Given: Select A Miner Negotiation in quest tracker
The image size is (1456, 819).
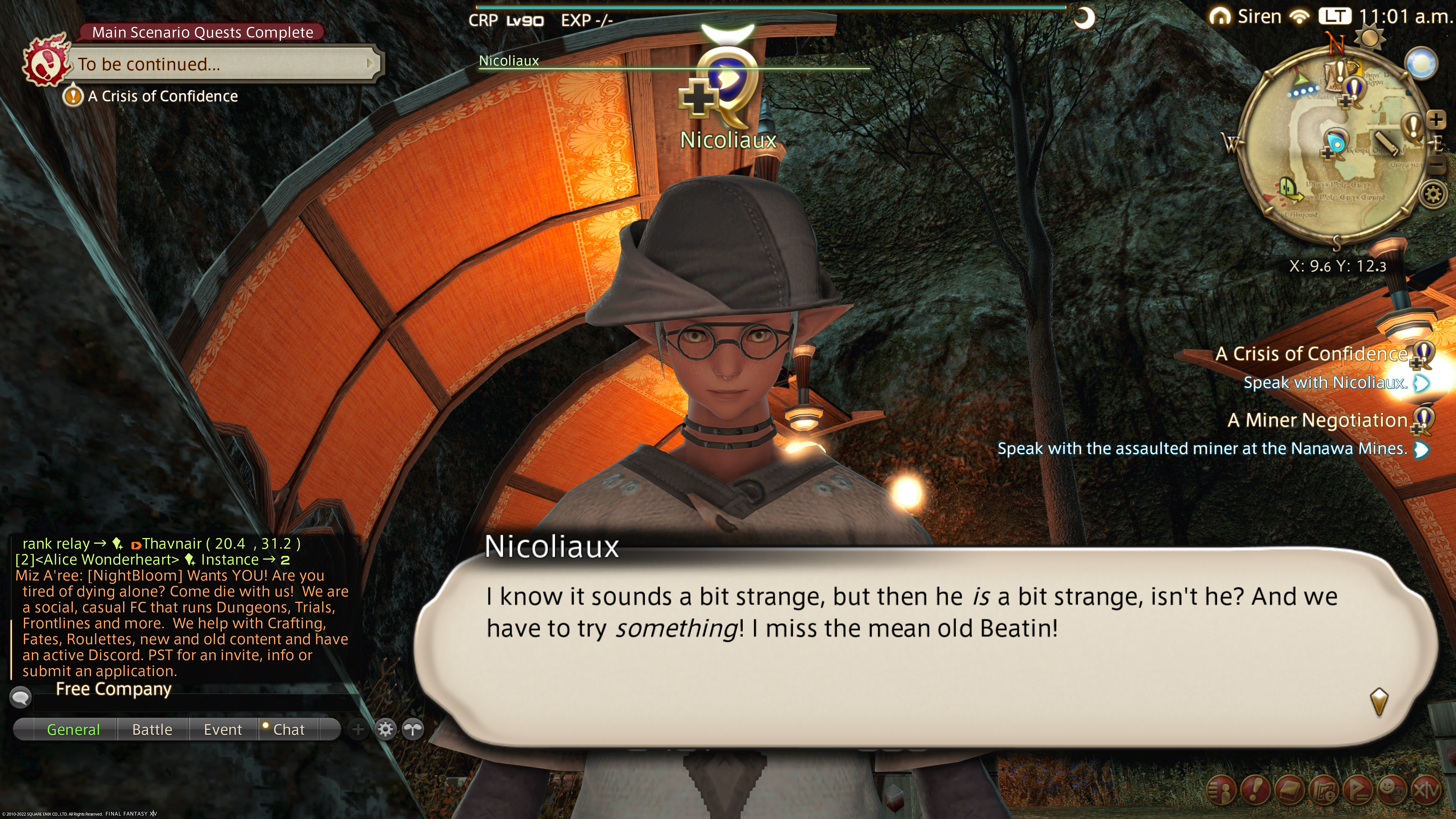Looking at the screenshot, I should [1317, 420].
